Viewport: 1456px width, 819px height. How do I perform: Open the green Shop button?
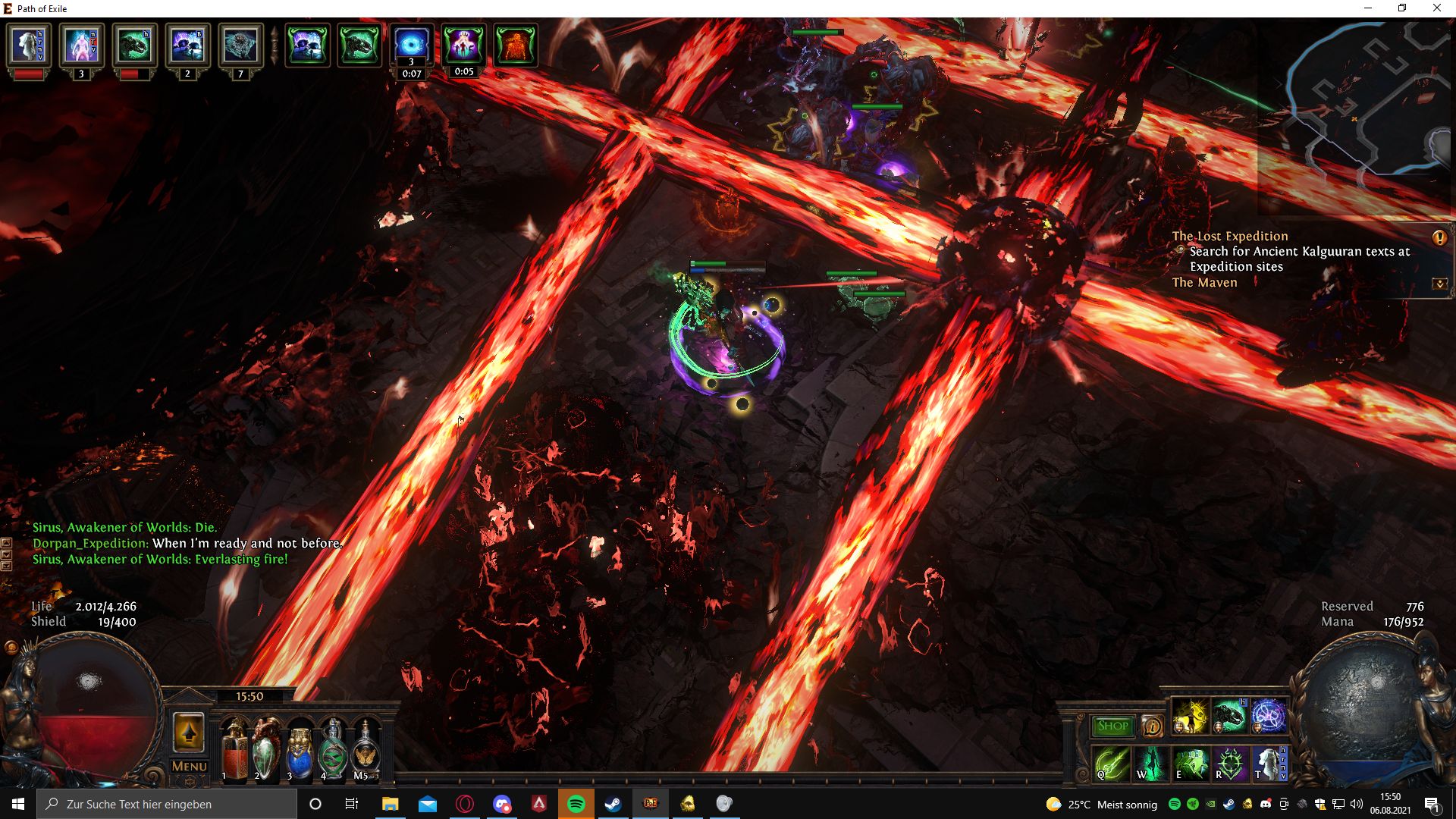(1112, 726)
